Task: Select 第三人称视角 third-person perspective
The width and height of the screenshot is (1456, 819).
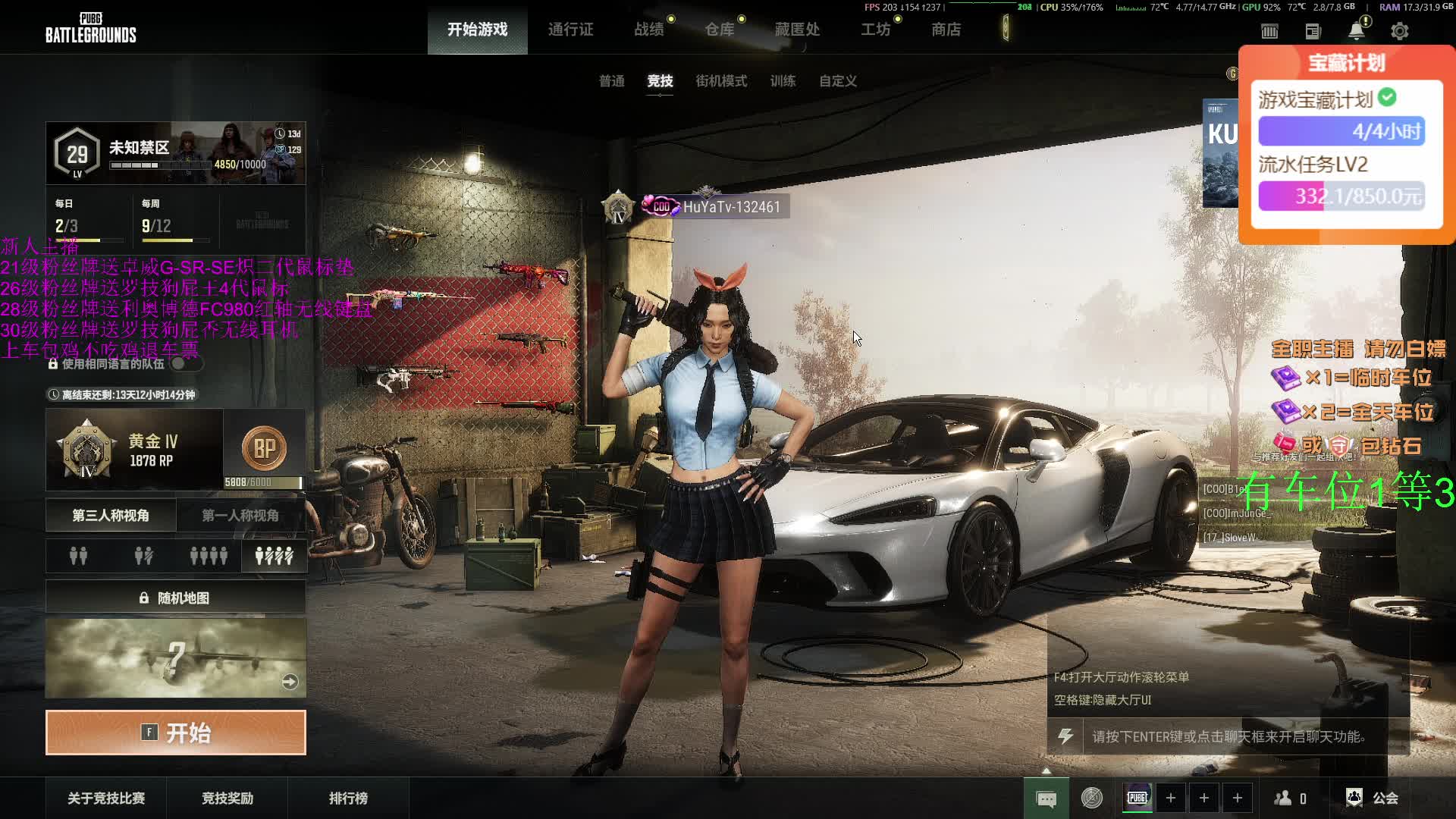Action: 111,516
